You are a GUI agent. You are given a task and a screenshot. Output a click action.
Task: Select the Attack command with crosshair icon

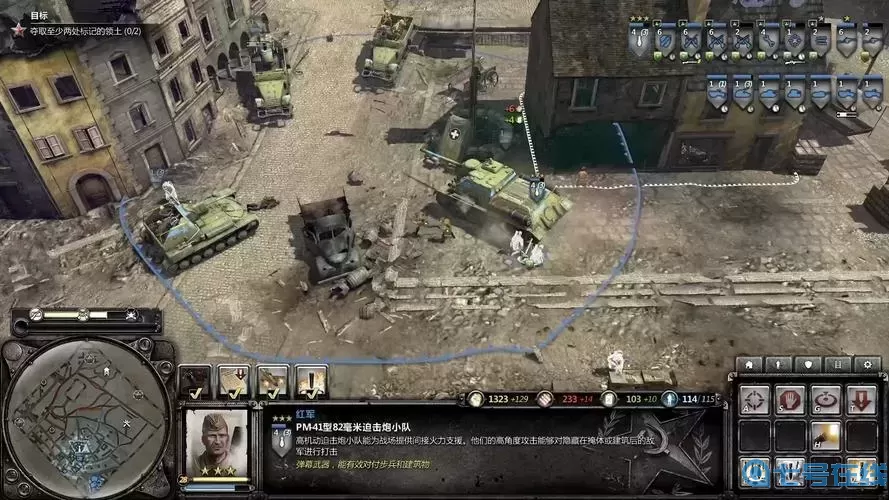[755, 400]
